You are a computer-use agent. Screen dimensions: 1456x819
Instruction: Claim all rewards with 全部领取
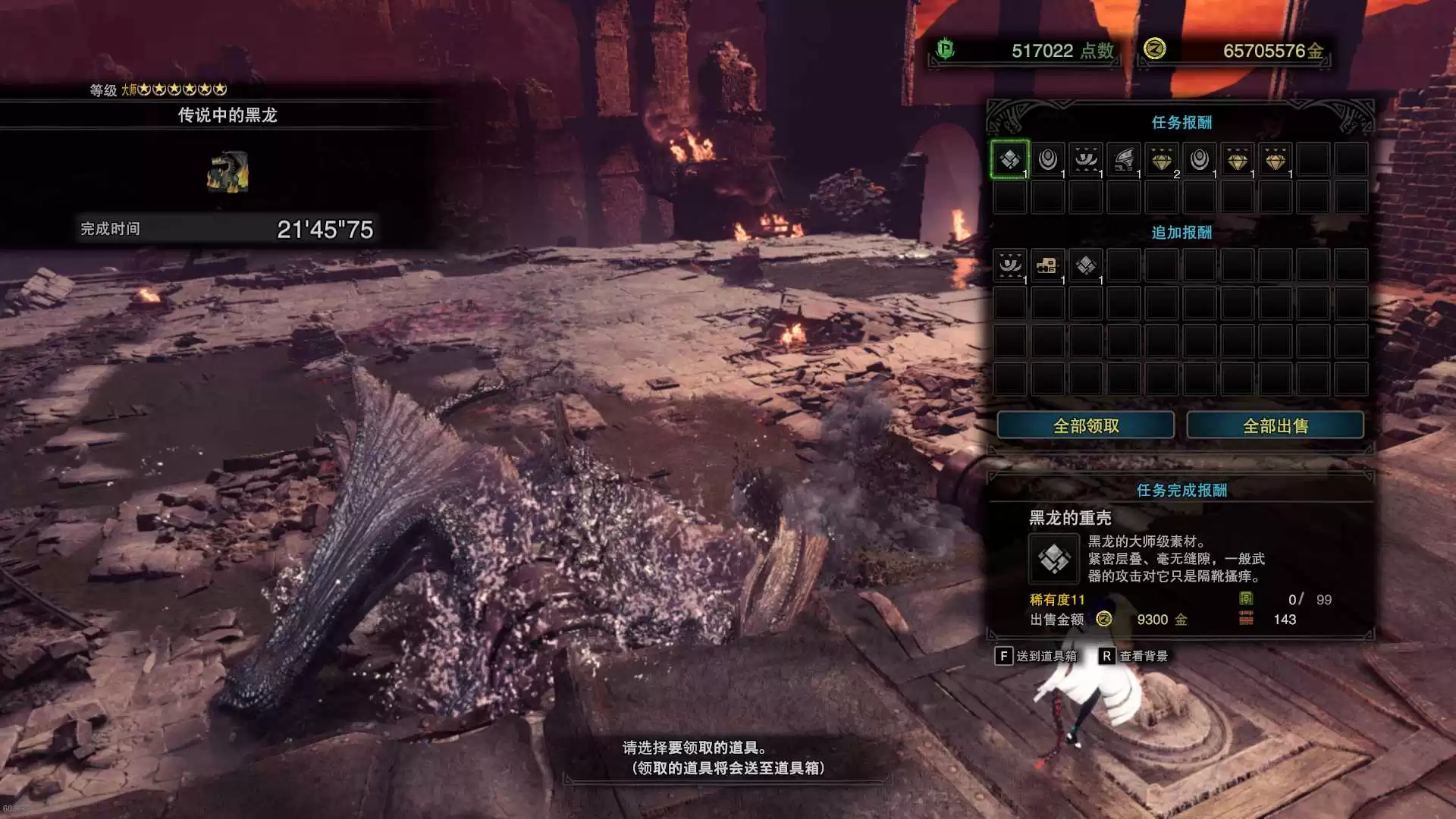tap(1085, 425)
